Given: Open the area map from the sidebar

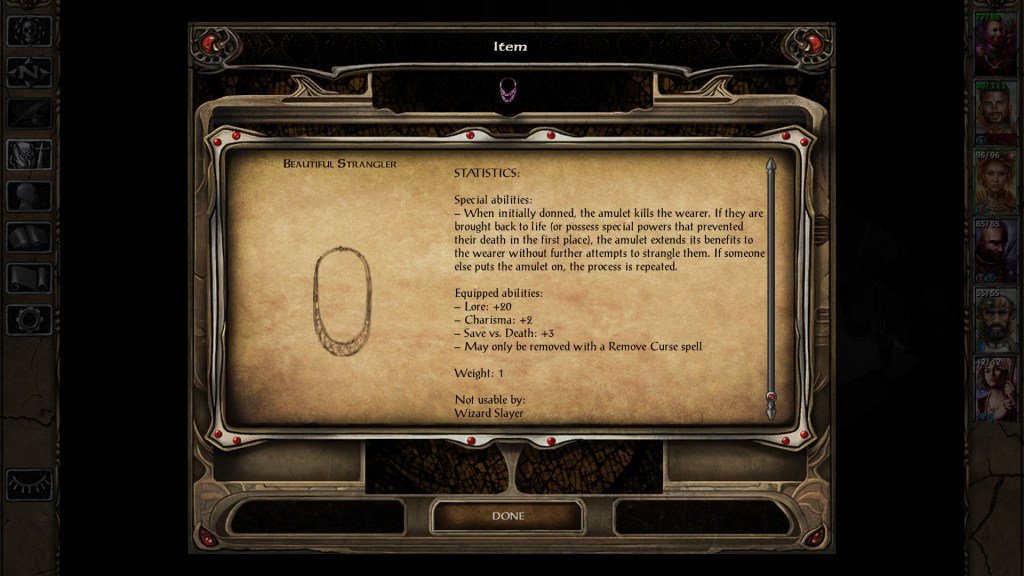Looking at the screenshot, I should [x=29, y=72].
